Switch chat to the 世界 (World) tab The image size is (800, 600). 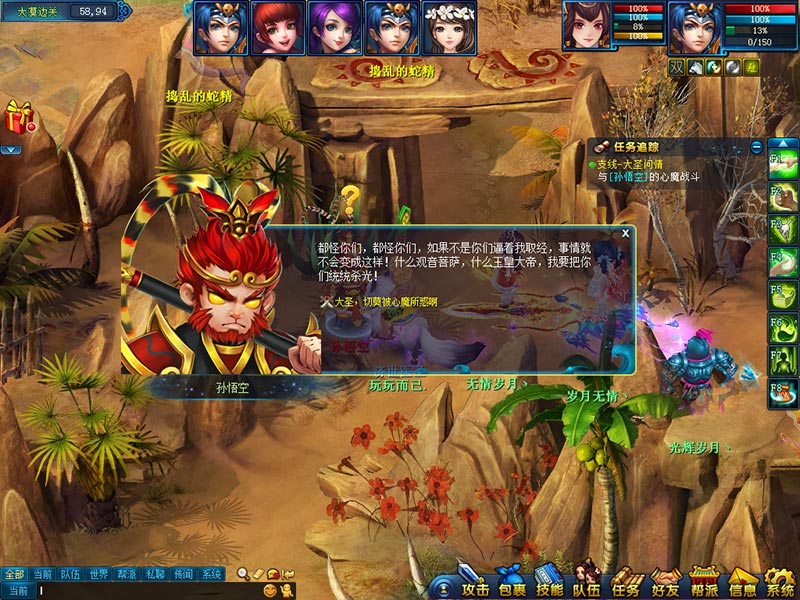tap(98, 574)
